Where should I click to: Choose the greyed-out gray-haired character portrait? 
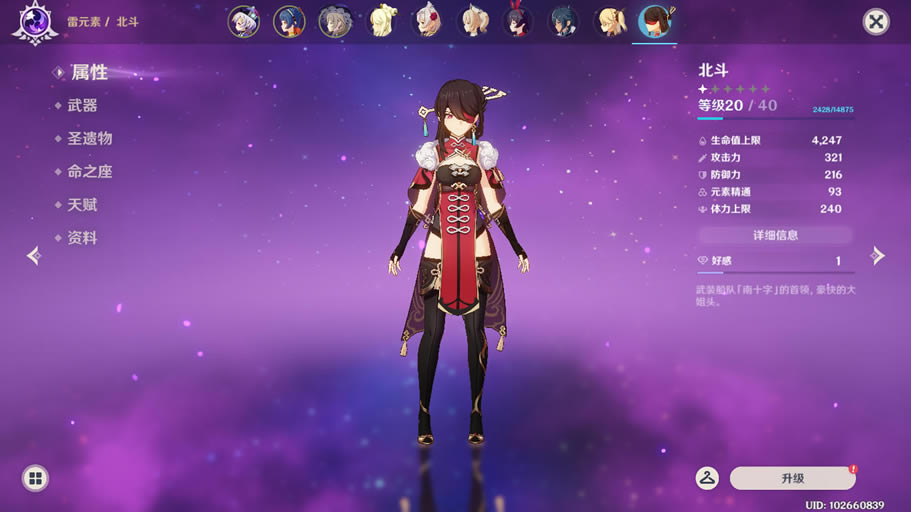[335, 22]
